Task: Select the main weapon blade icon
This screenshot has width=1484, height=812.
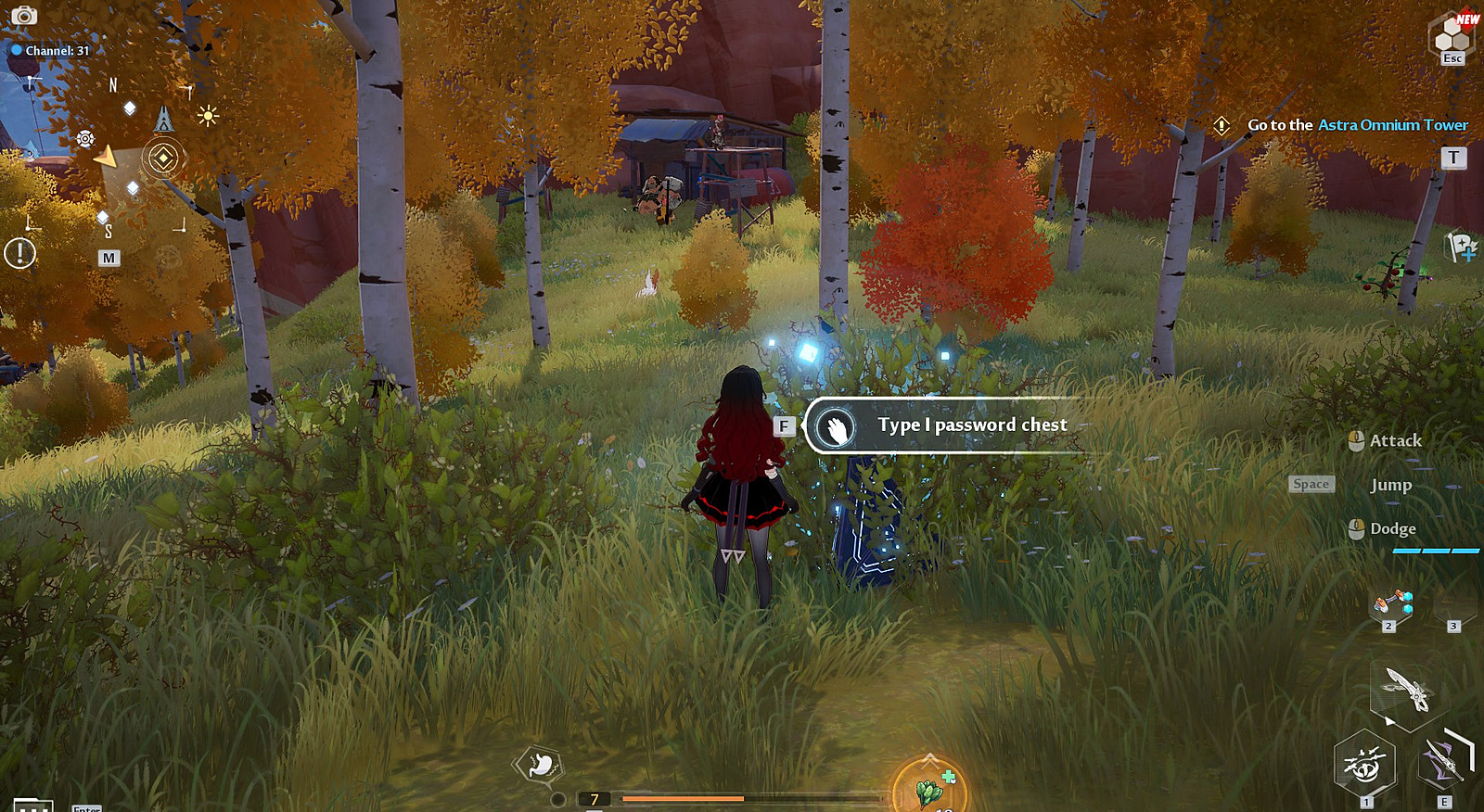Action: click(1407, 688)
